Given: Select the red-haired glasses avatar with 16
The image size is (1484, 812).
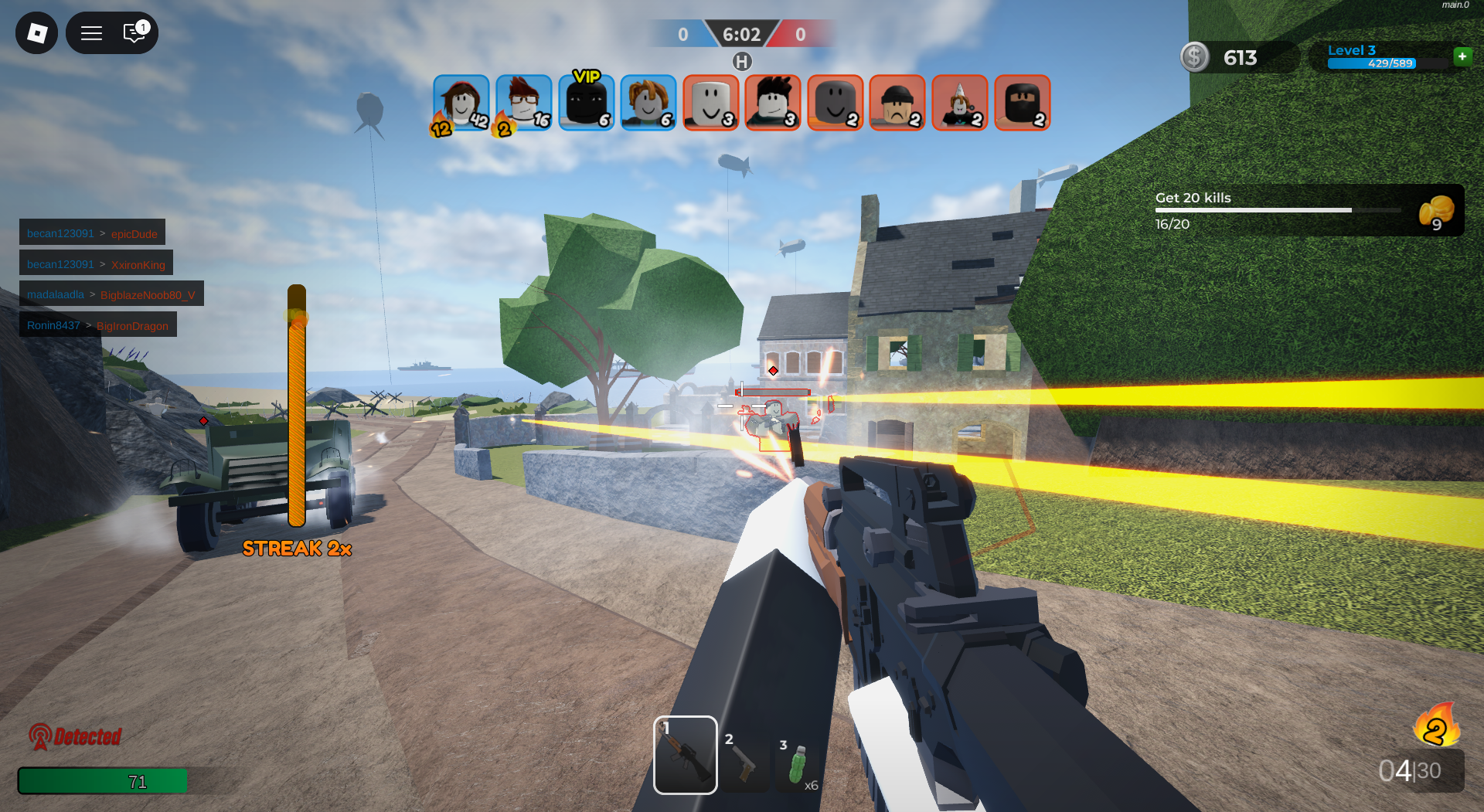Looking at the screenshot, I should 523,103.
